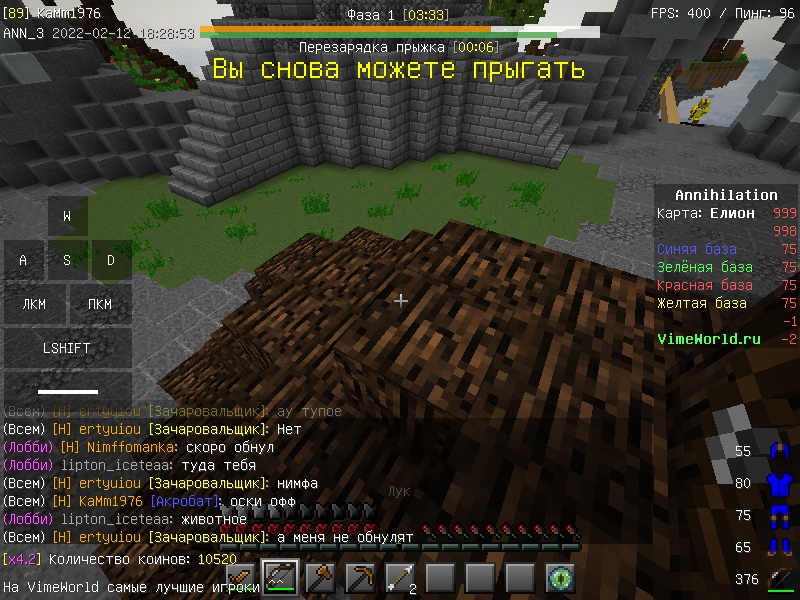This screenshot has width=800, height=600.
Task: Activate the Eye of Ender hotbar item
Action: point(560,578)
